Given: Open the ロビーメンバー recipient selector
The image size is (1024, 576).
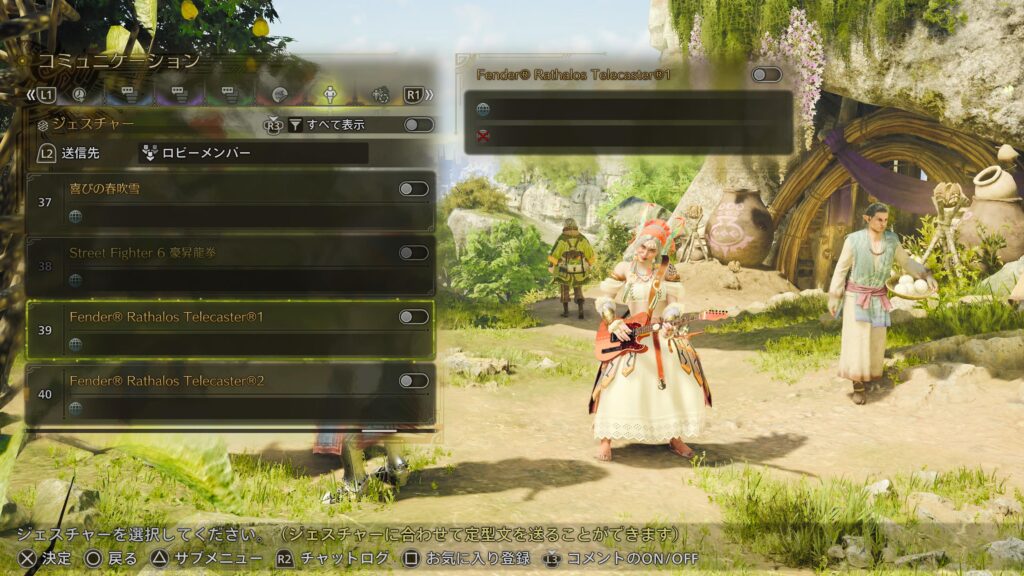Looking at the screenshot, I should (x=252, y=153).
